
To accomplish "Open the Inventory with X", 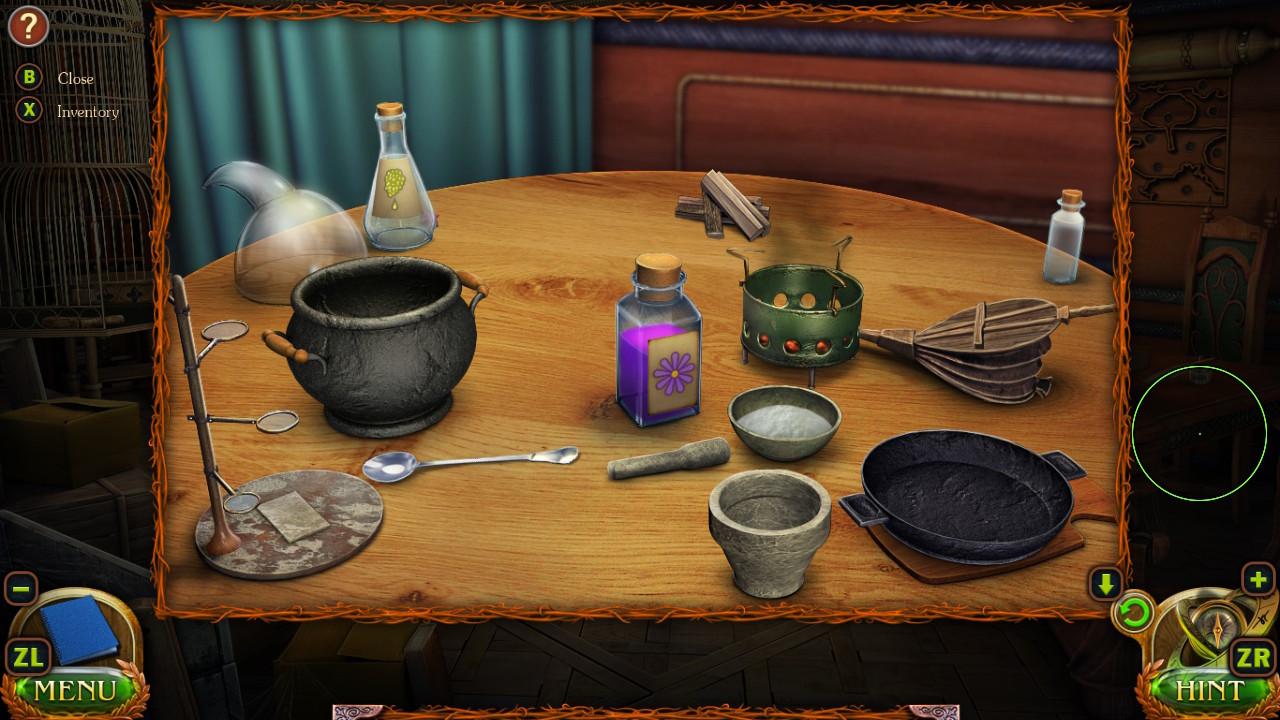I will coord(27,111).
